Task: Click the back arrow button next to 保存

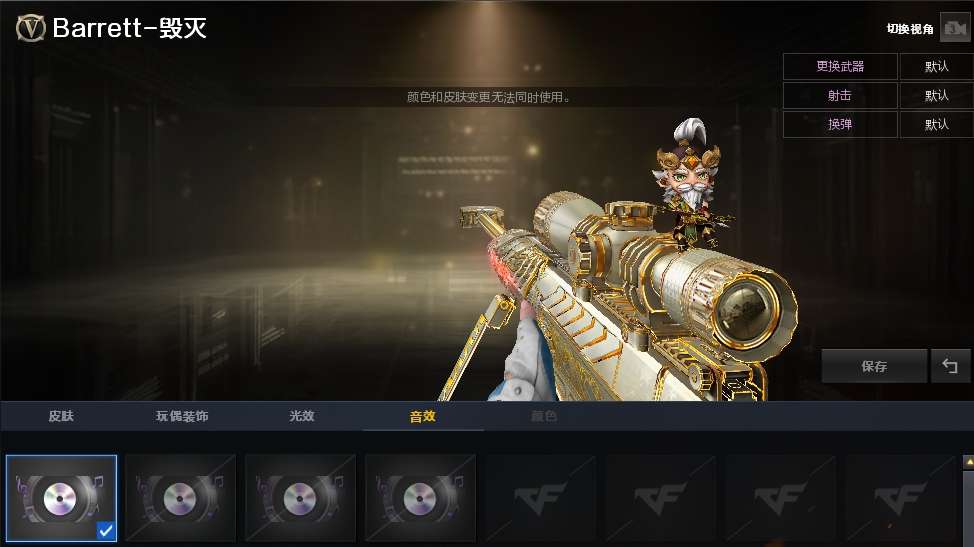Action: (950, 366)
